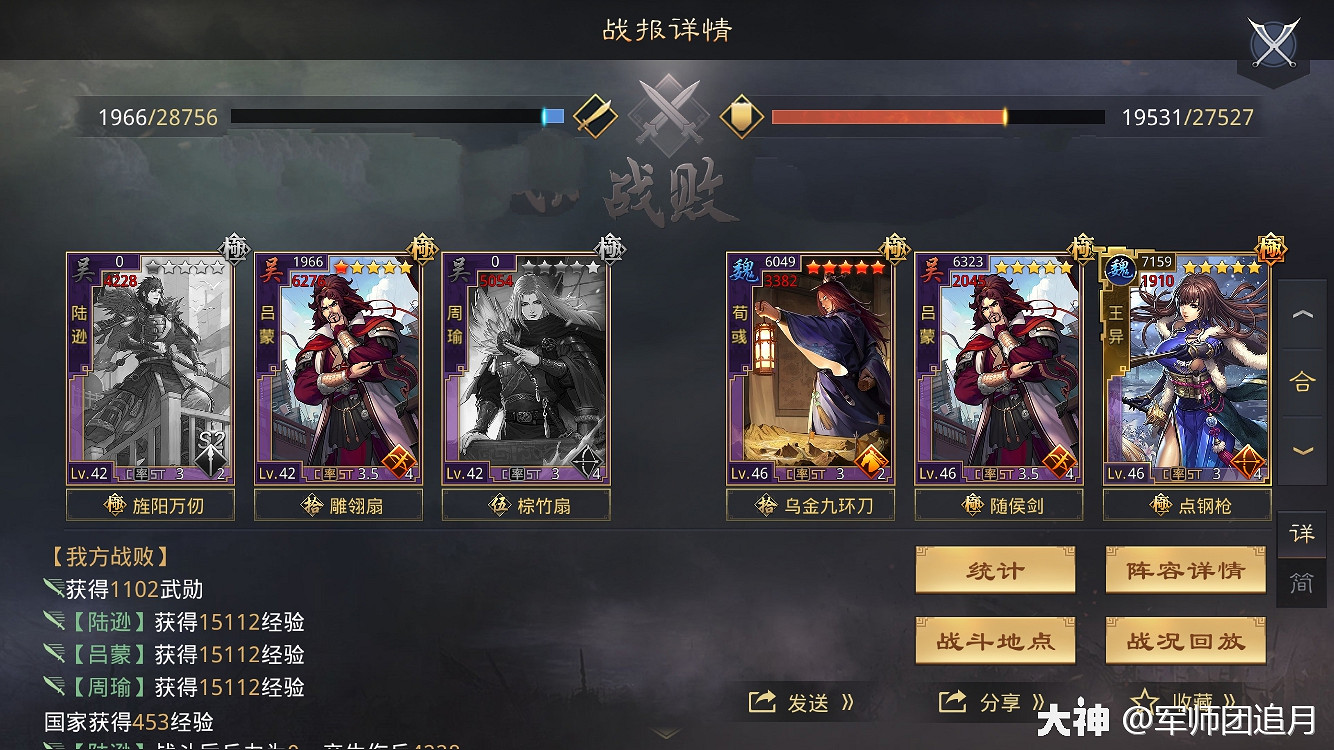Collapse with the up chevron on right sidebar
Screen dimensions: 1334x750
point(1302,314)
